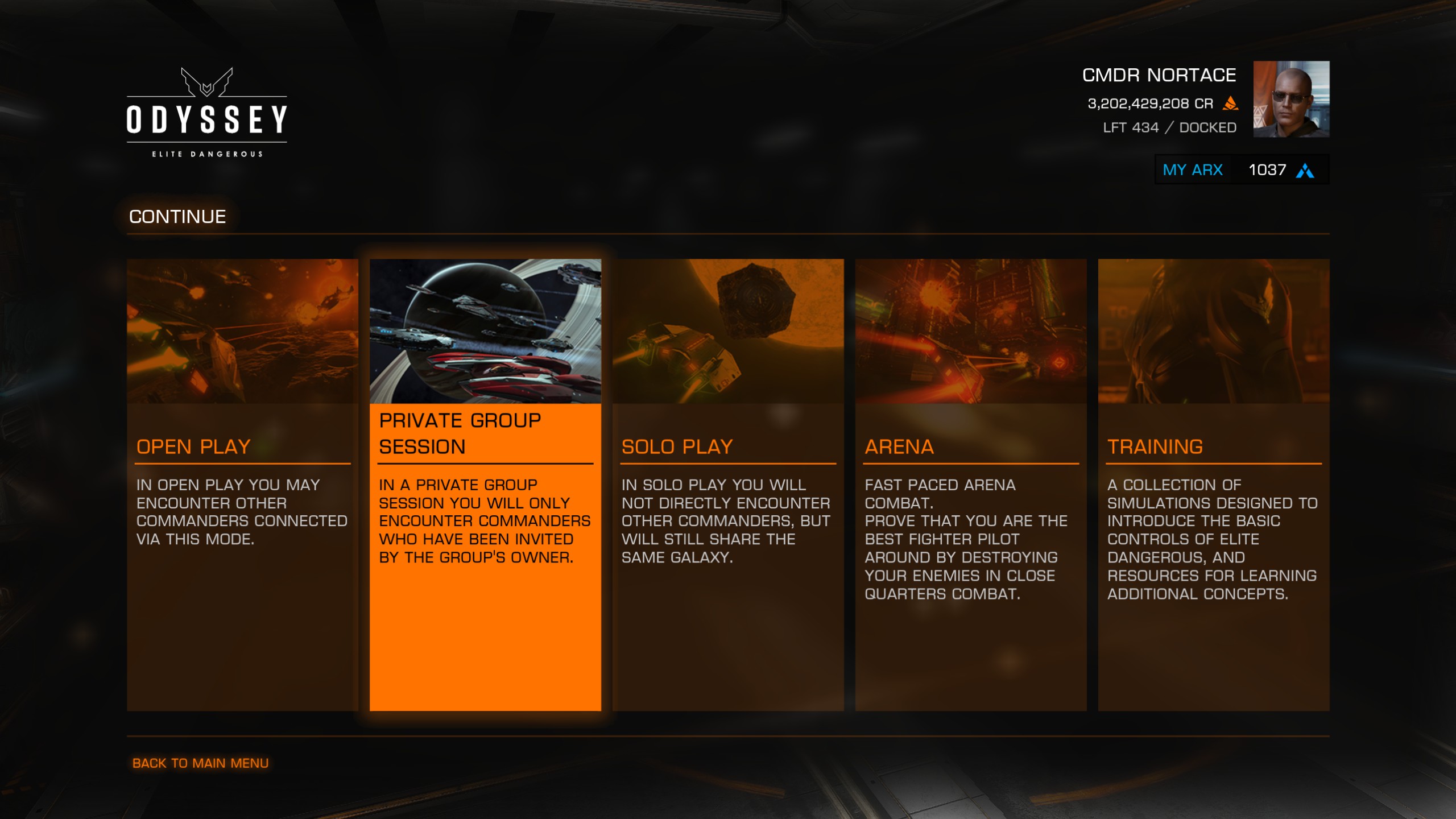Image resolution: width=1456 pixels, height=819 pixels.
Task: Enter the Arena mode
Action: 970,484
